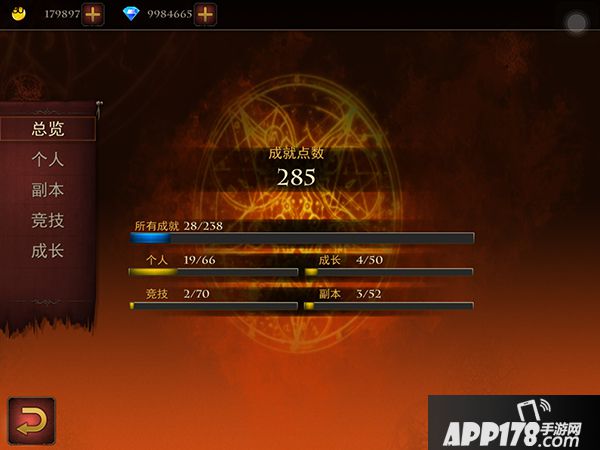Add diamonds with the plus button
The height and width of the screenshot is (450, 600).
click(x=205, y=14)
